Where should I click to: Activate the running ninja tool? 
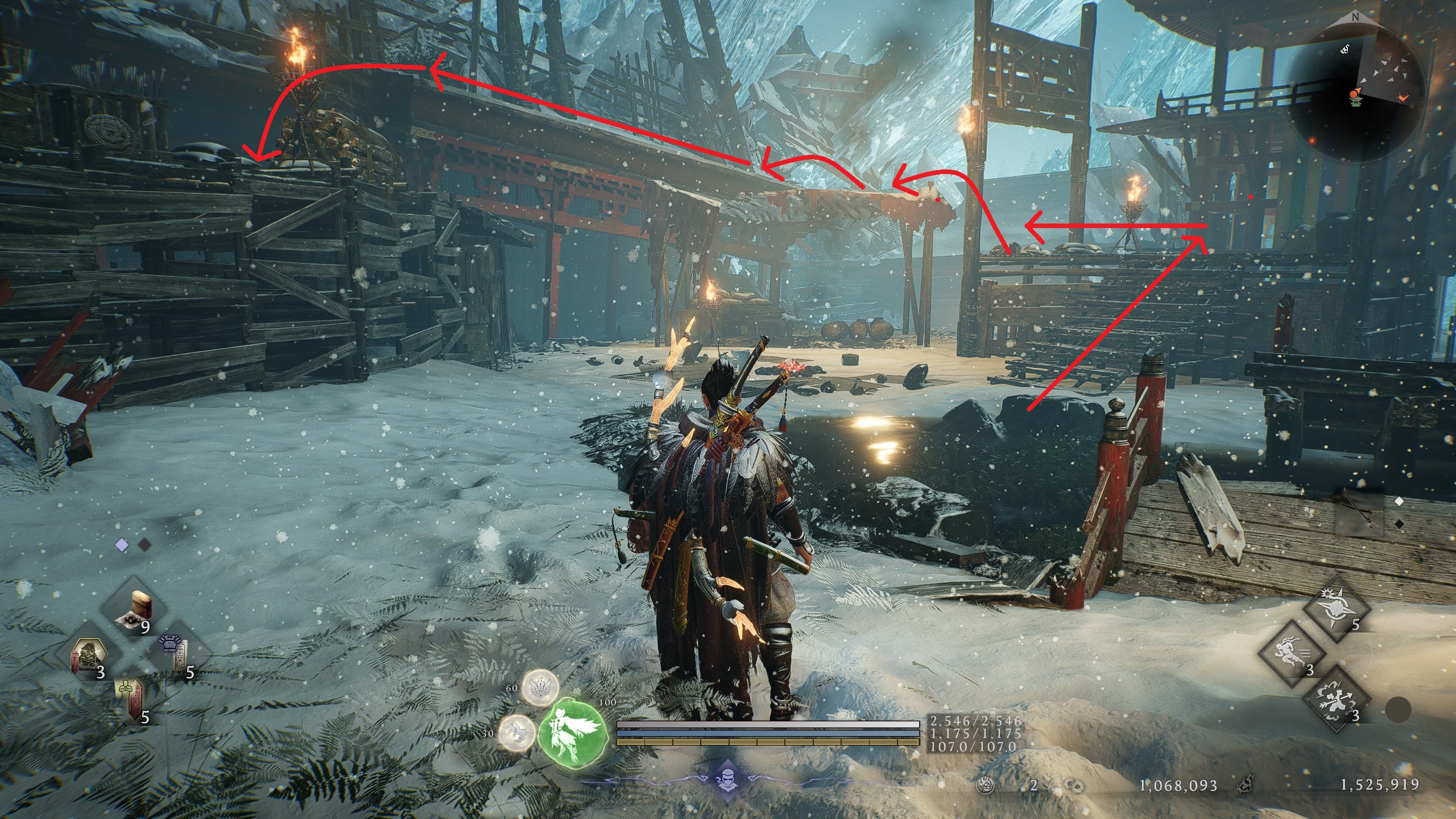coord(1292,653)
